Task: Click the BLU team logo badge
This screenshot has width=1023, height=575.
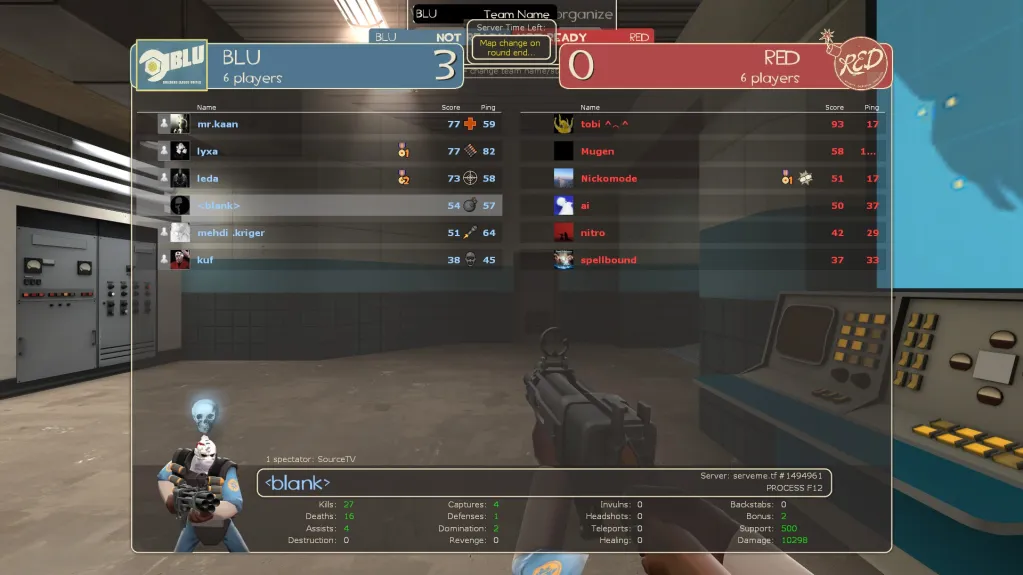Action: point(171,65)
